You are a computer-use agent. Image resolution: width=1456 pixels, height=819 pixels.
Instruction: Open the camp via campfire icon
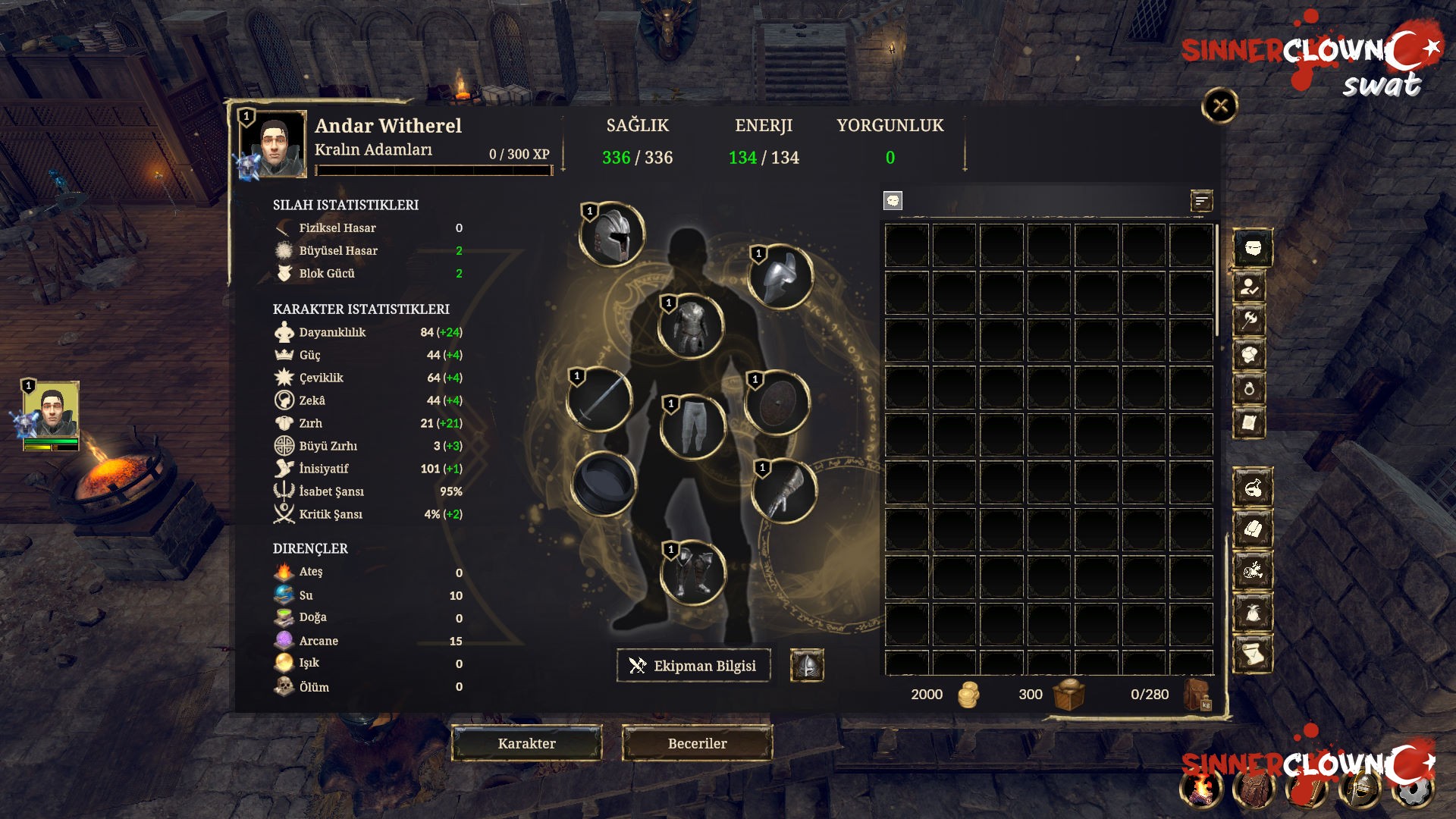click(1202, 790)
